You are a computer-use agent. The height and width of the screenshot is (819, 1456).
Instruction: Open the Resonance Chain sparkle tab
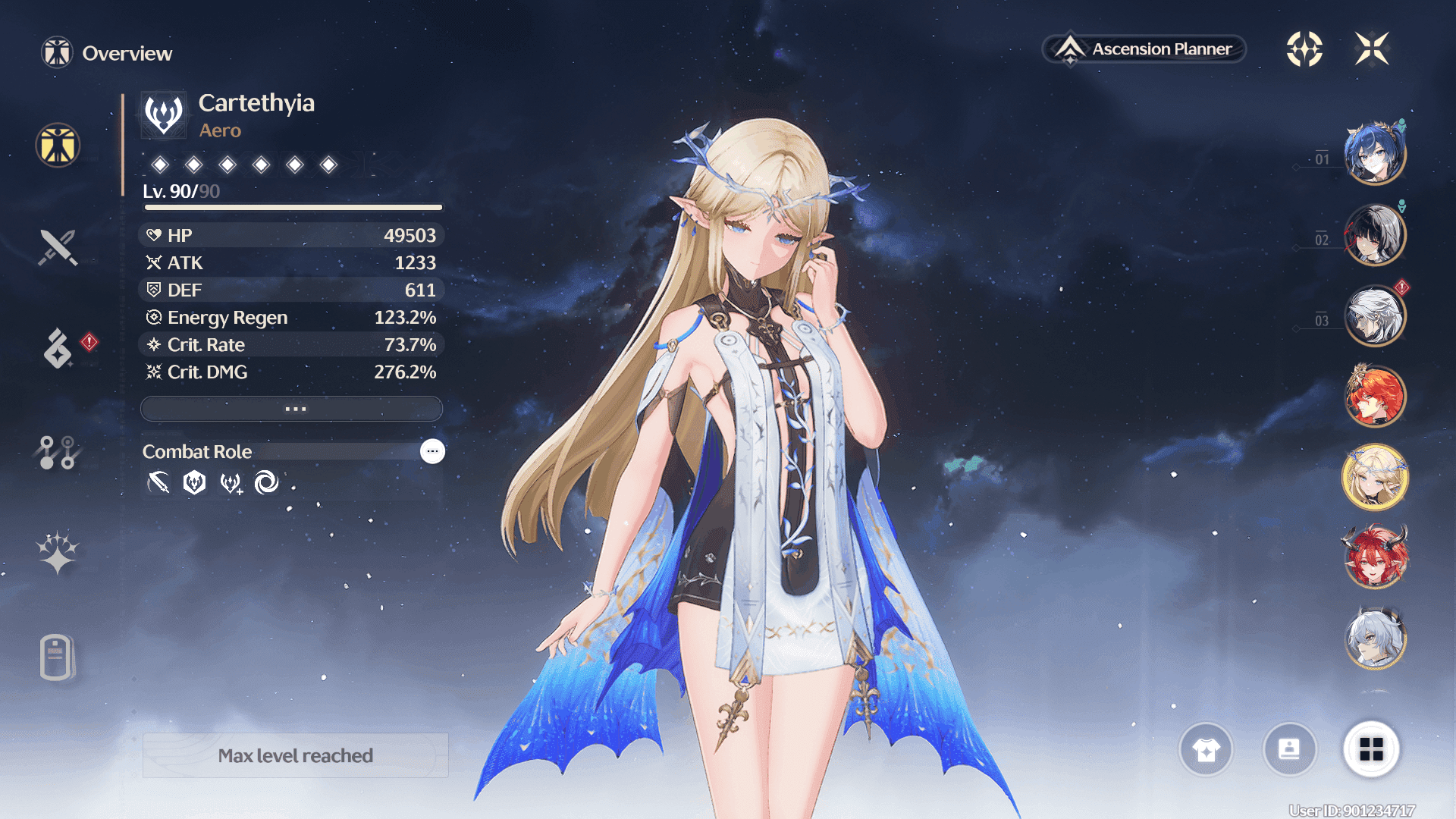click(58, 553)
